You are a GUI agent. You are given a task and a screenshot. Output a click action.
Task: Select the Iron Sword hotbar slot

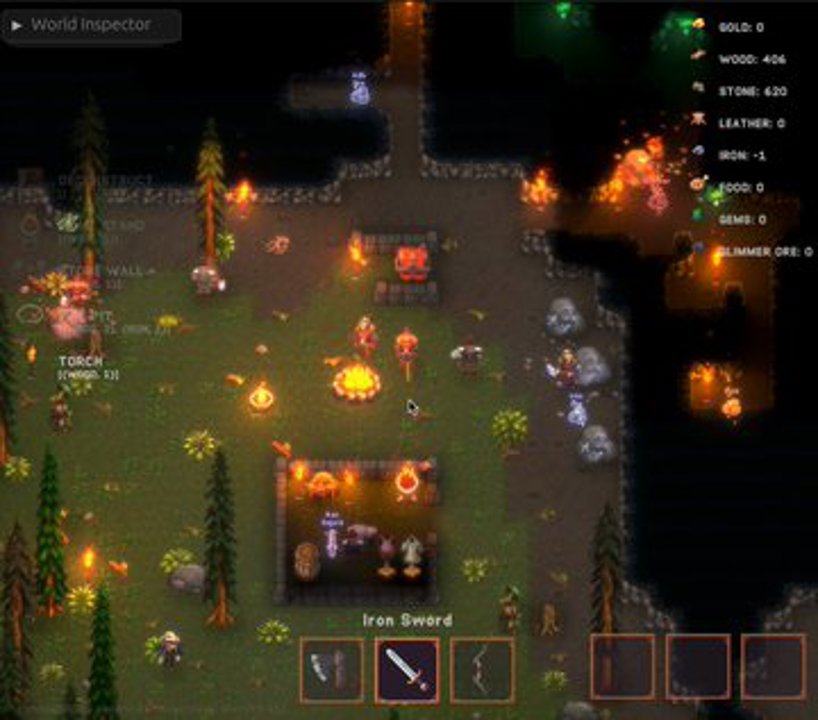[406, 669]
